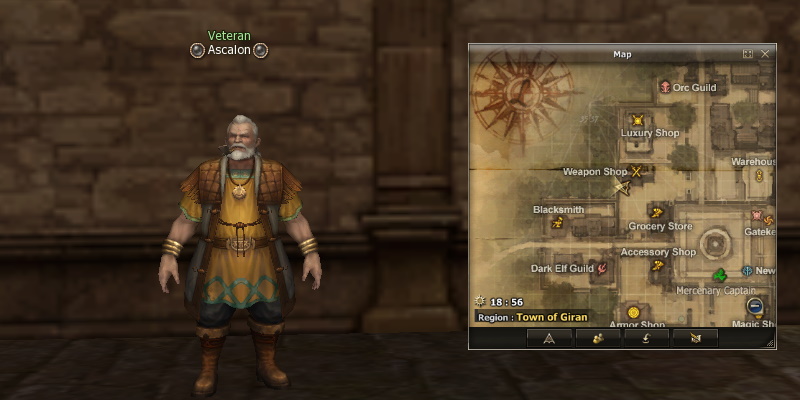Close the Map window
The height and width of the screenshot is (400, 800).
pyautogui.click(x=765, y=54)
